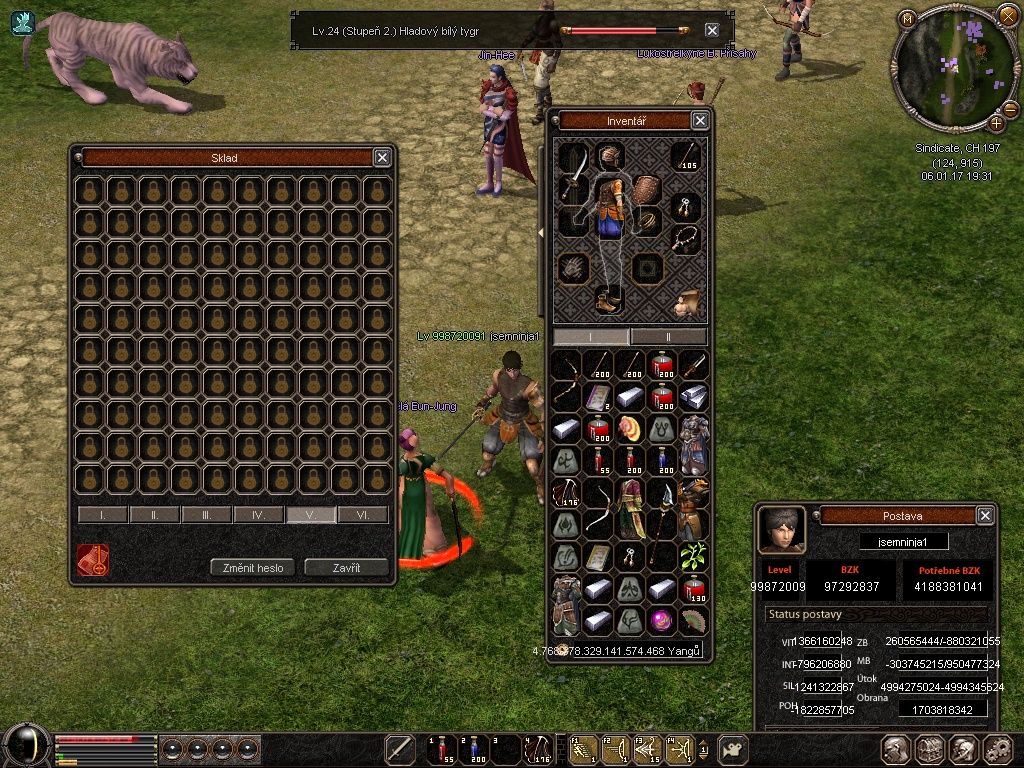Select the folding fan in the inventory

pyautogui.click(x=693, y=620)
